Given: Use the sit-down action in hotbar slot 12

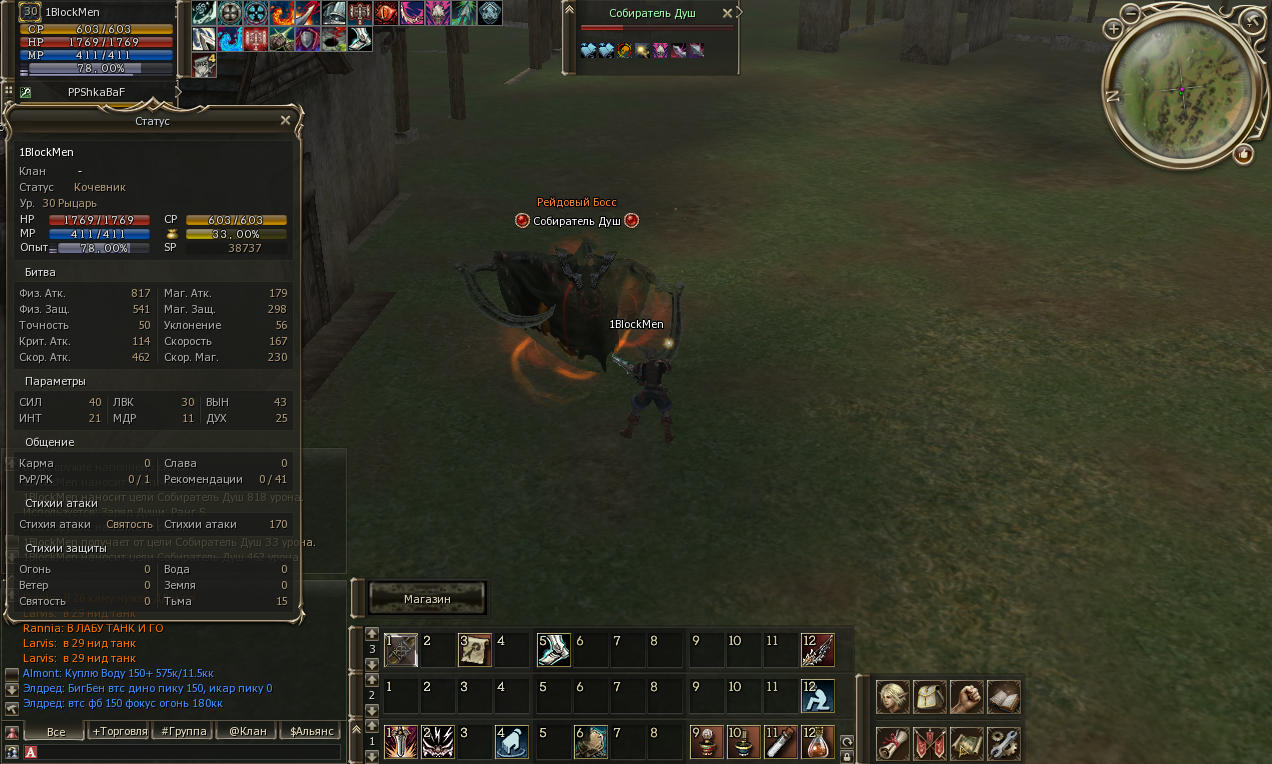Looking at the screenshot, I should [818, 695].
